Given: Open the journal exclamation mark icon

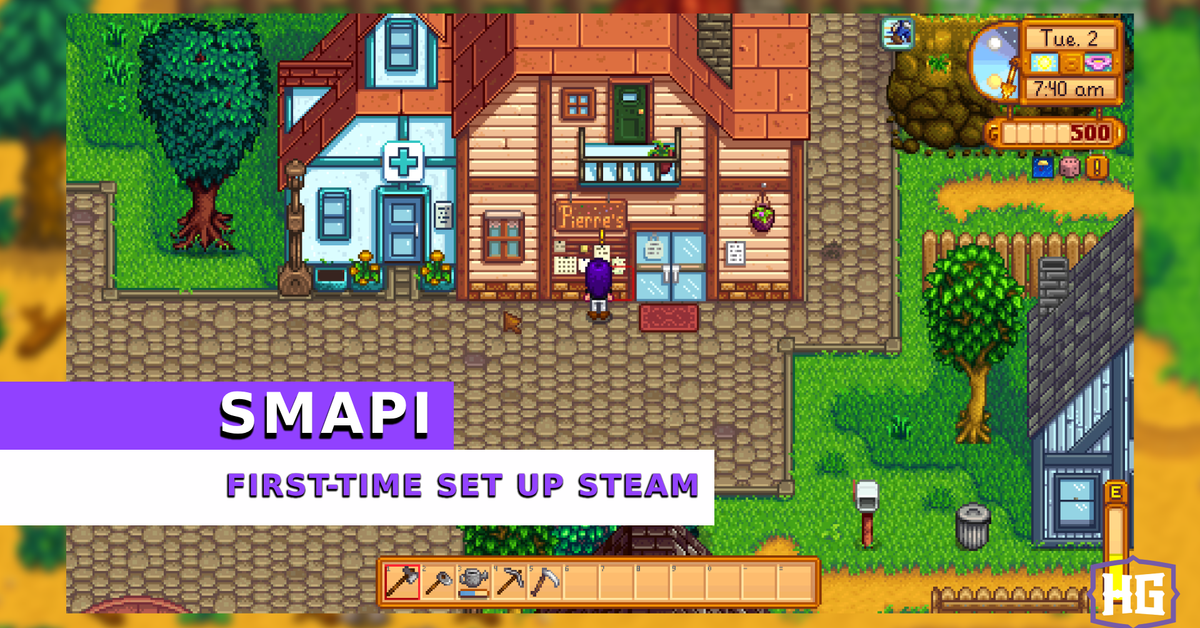Looking at the screenshot, I should (x=1097, y=166).
